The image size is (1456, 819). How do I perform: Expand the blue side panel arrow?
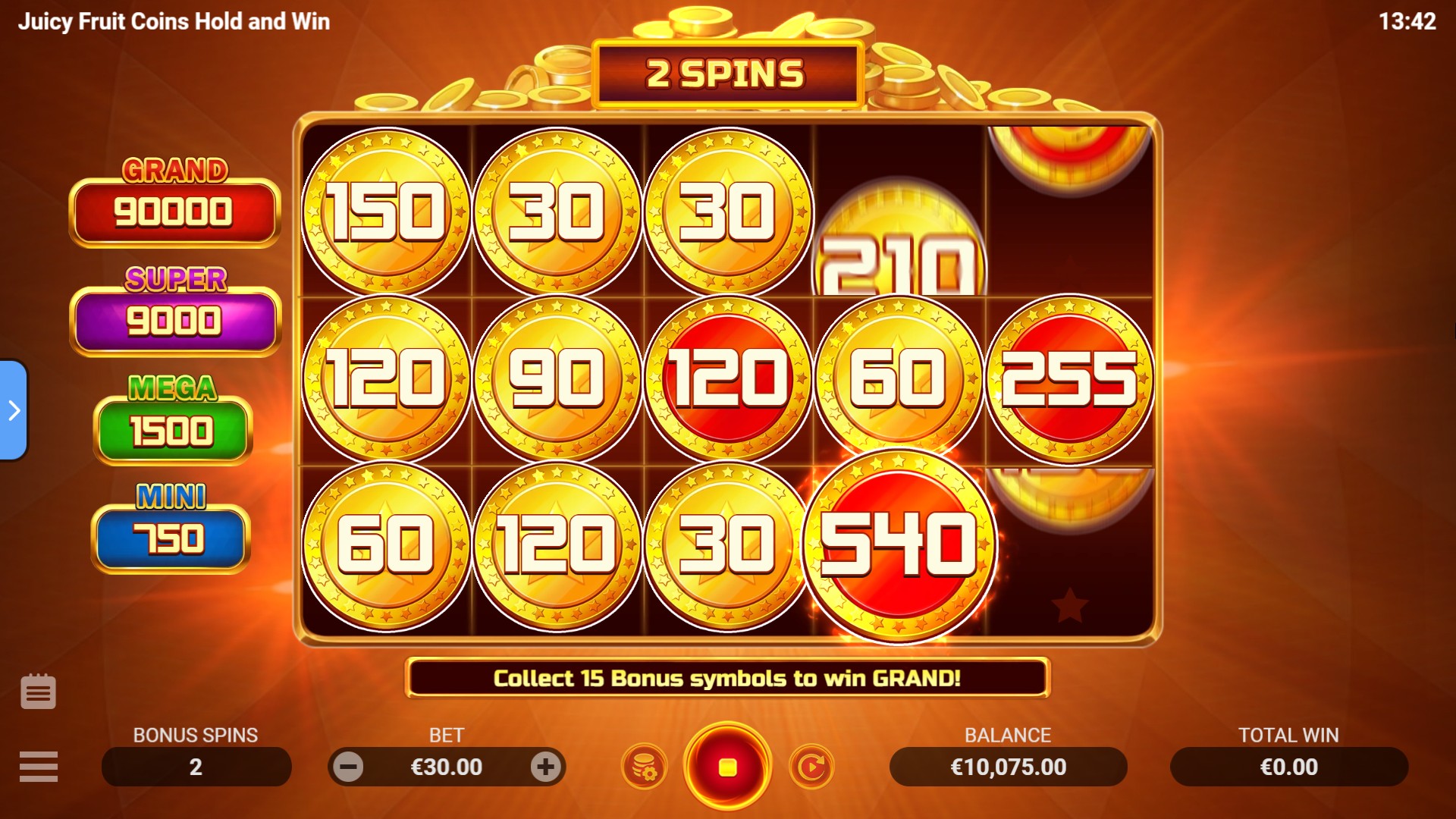tap(14, 410)
